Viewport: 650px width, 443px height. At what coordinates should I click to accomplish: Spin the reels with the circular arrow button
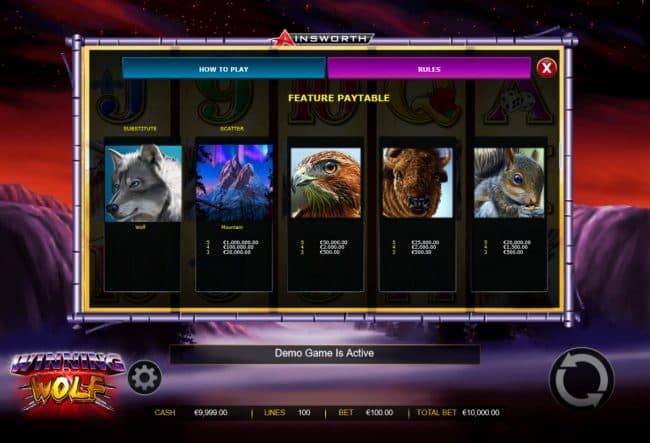click(581, 379)
